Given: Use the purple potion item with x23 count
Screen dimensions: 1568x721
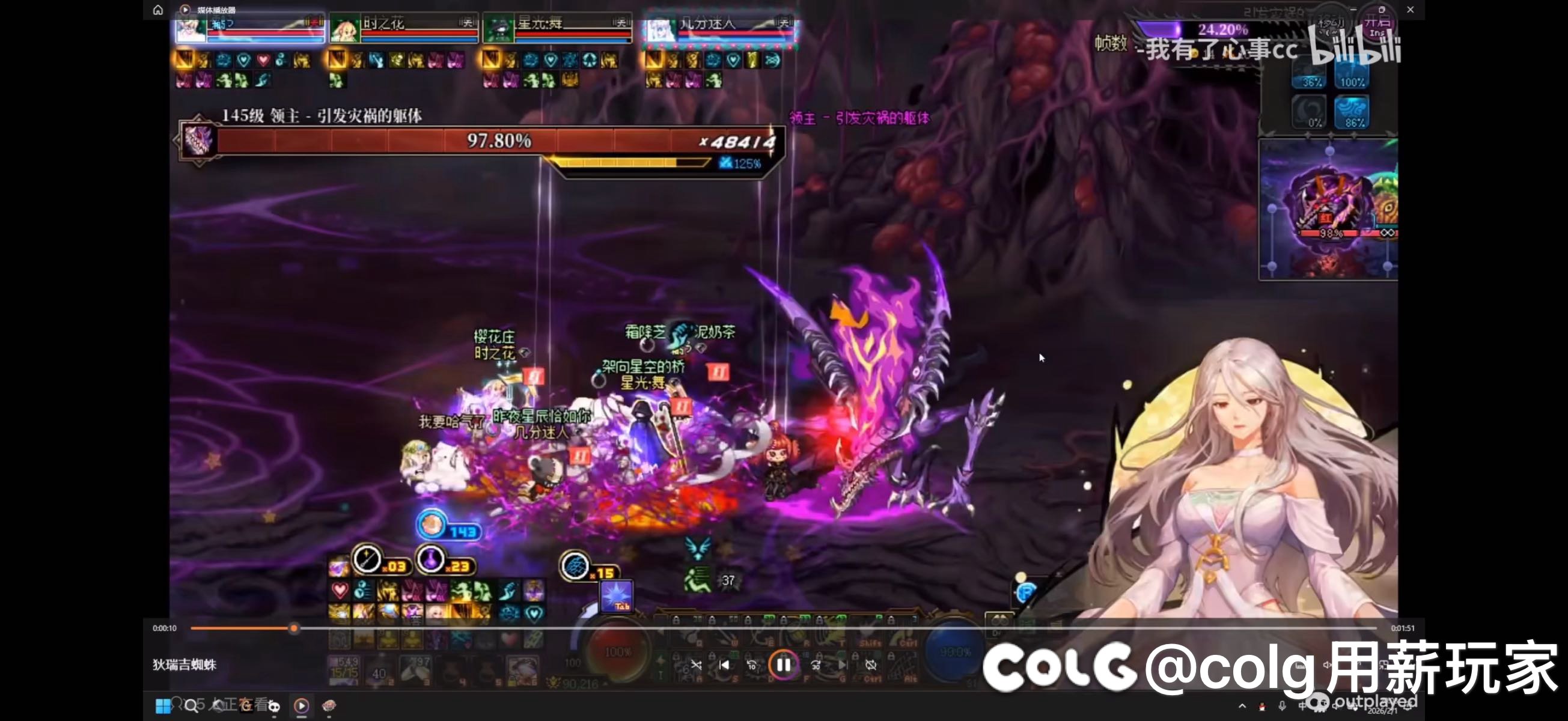Looking at the screenshot, I should coord(432,559).
